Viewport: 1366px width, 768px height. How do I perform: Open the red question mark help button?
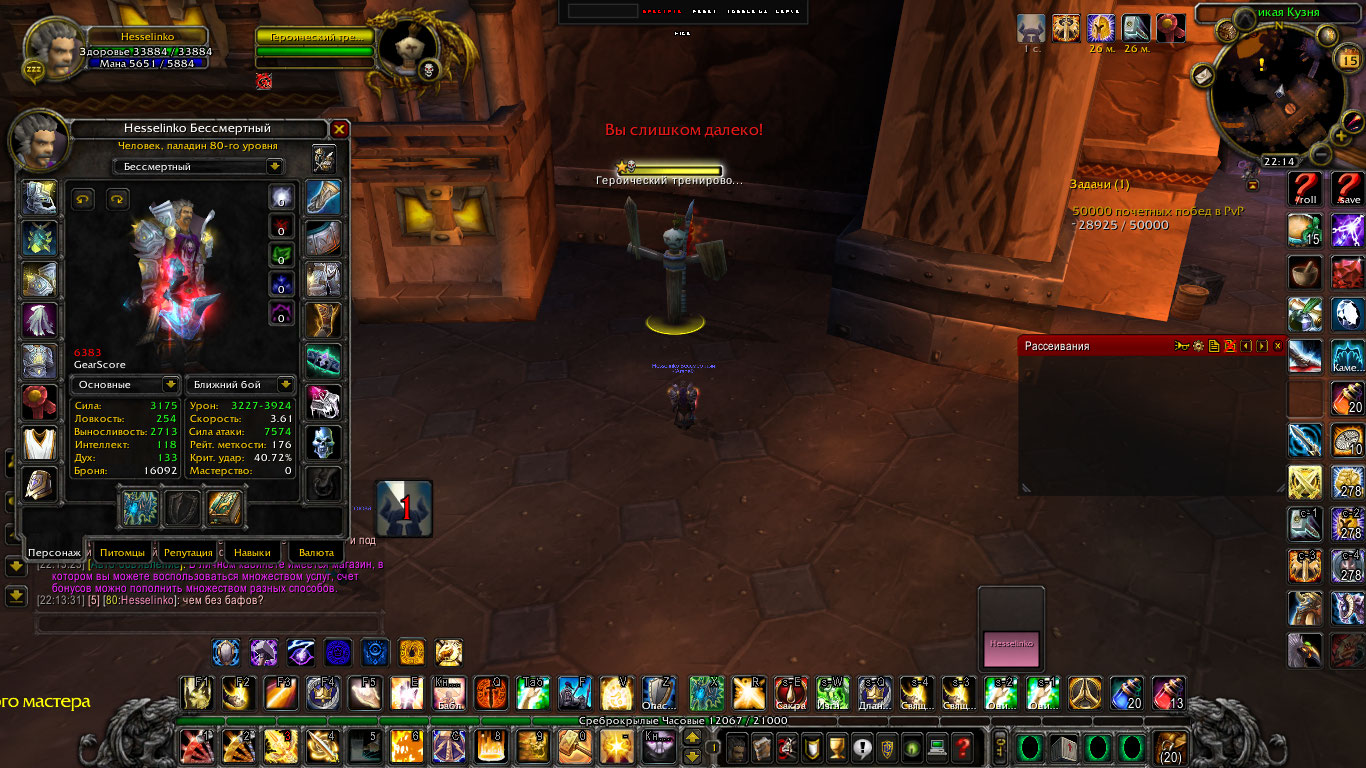pos(962,747)
